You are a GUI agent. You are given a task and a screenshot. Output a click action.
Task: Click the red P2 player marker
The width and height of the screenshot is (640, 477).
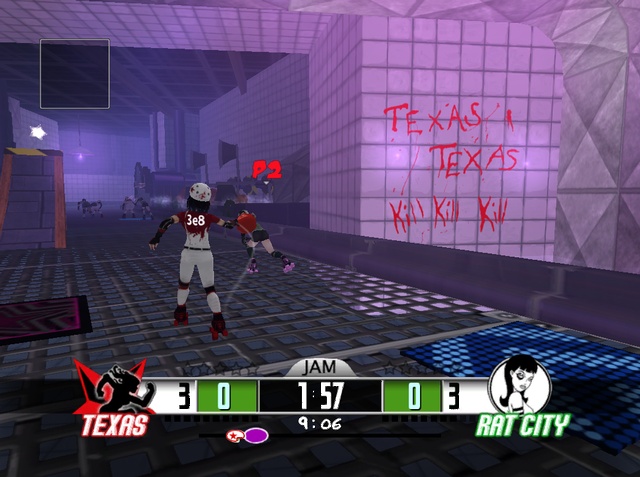[x=266, y=169]
